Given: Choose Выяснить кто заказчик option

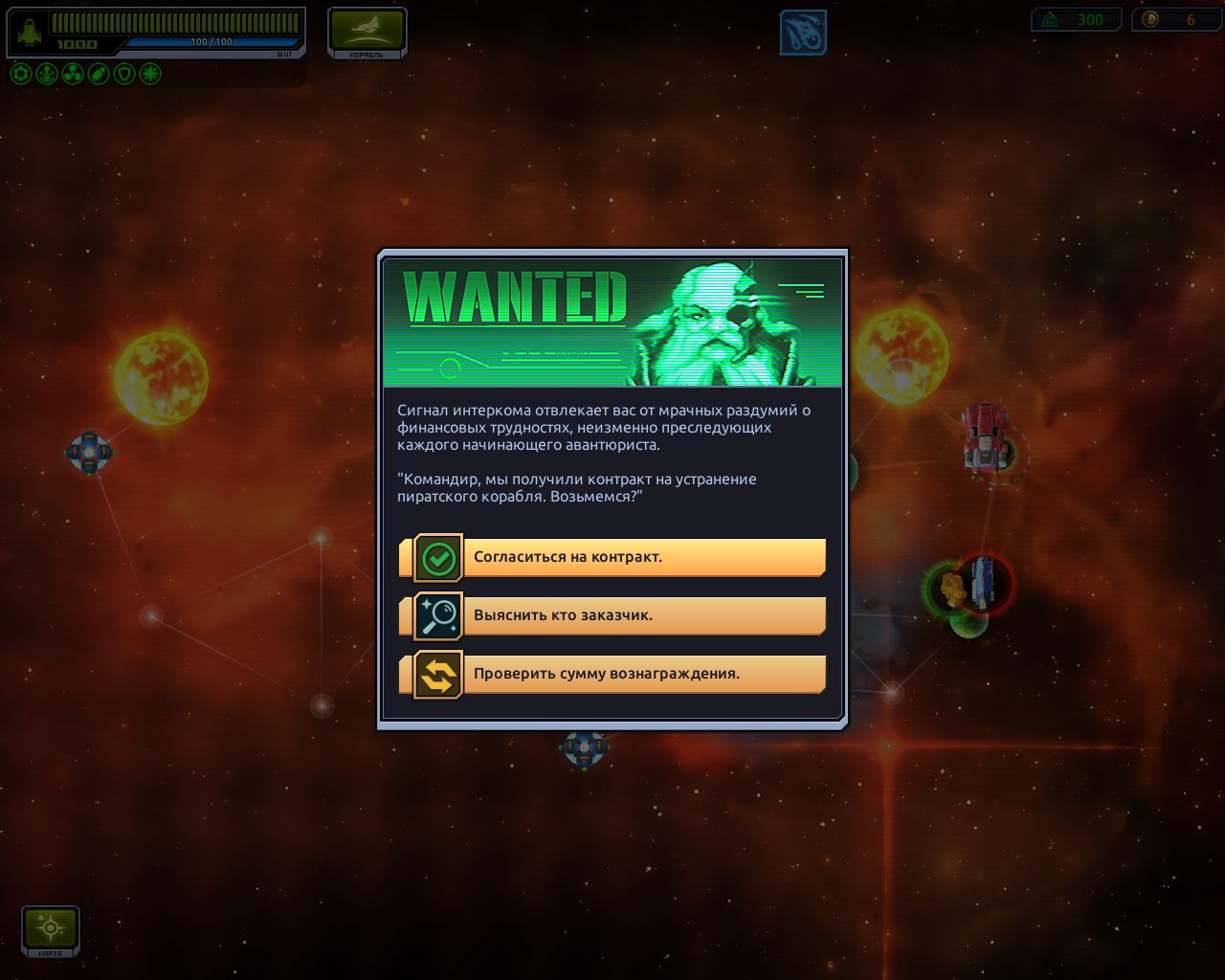Looking at the screenshot, I should coord(618,615).
